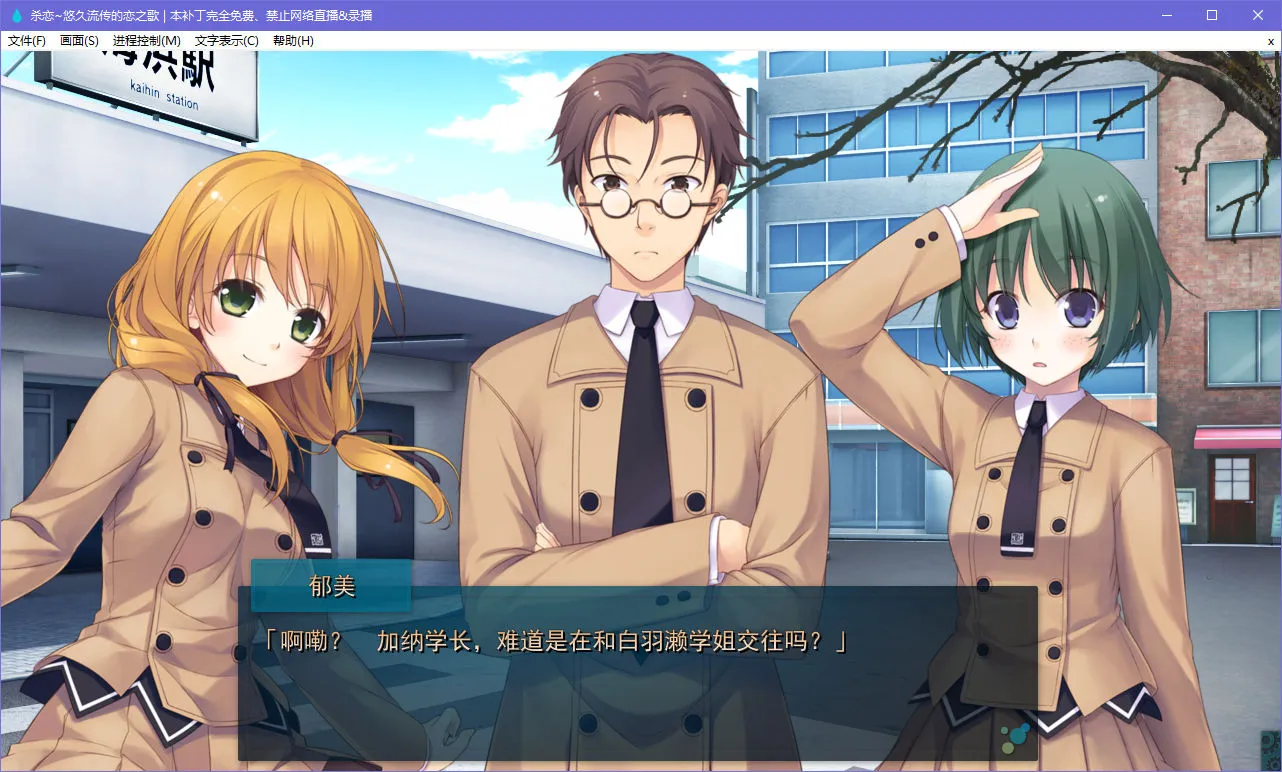Open the 画面(S) screen menu
1282x772 pixels.
tap(79, 41)
